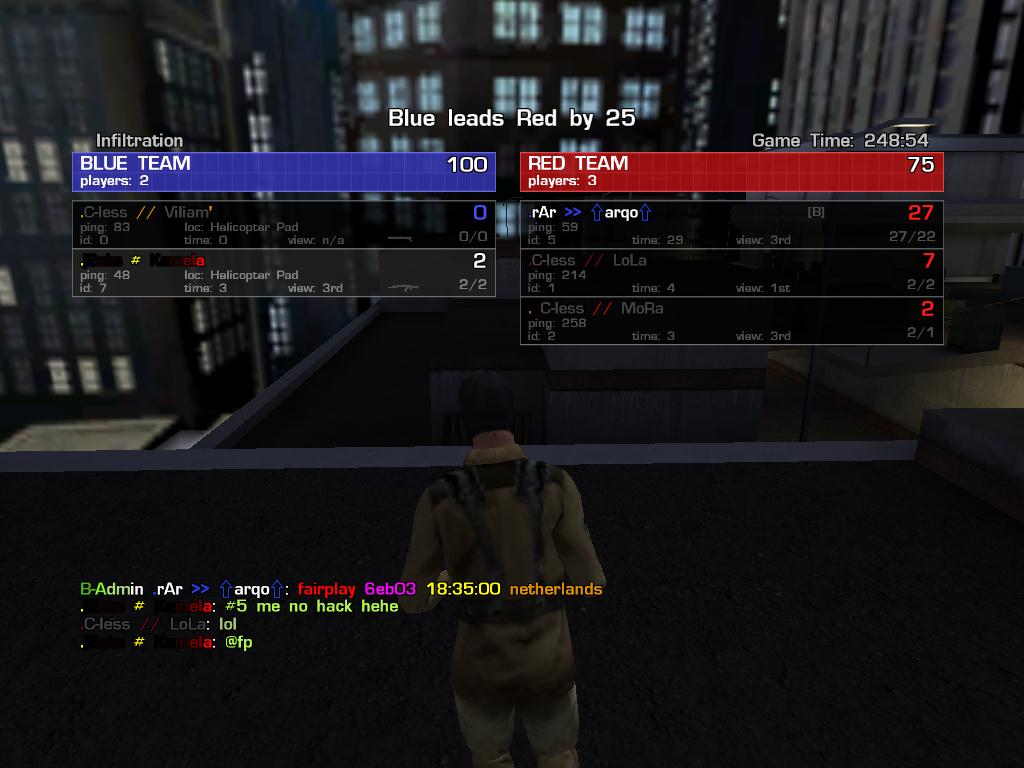Click the RED TEAM header bar
Screen dimensions: 1024x768
(x=731, y=171)
